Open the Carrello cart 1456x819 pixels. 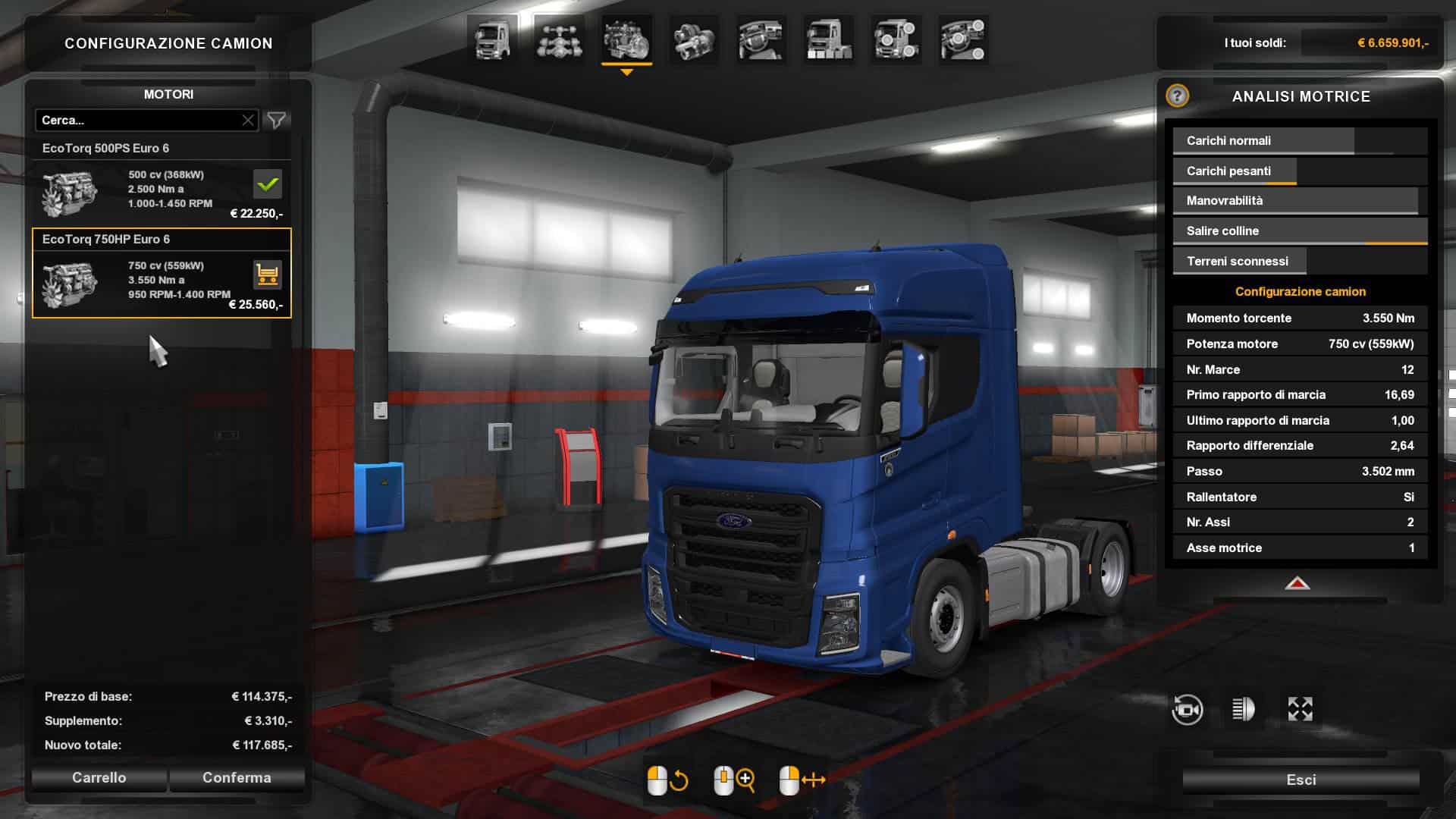[x=99, y=778]
